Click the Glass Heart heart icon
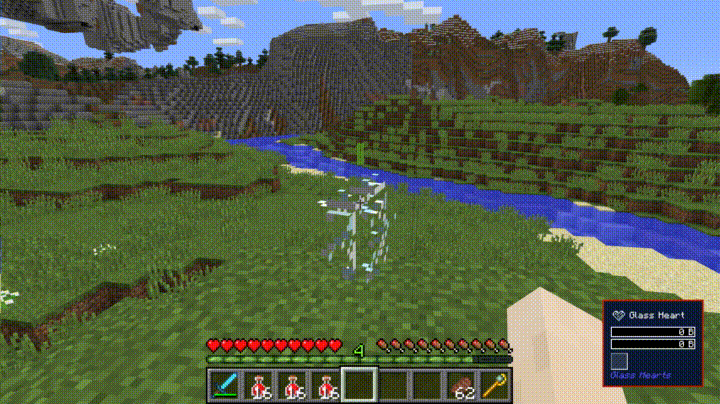 click(618, 315)
